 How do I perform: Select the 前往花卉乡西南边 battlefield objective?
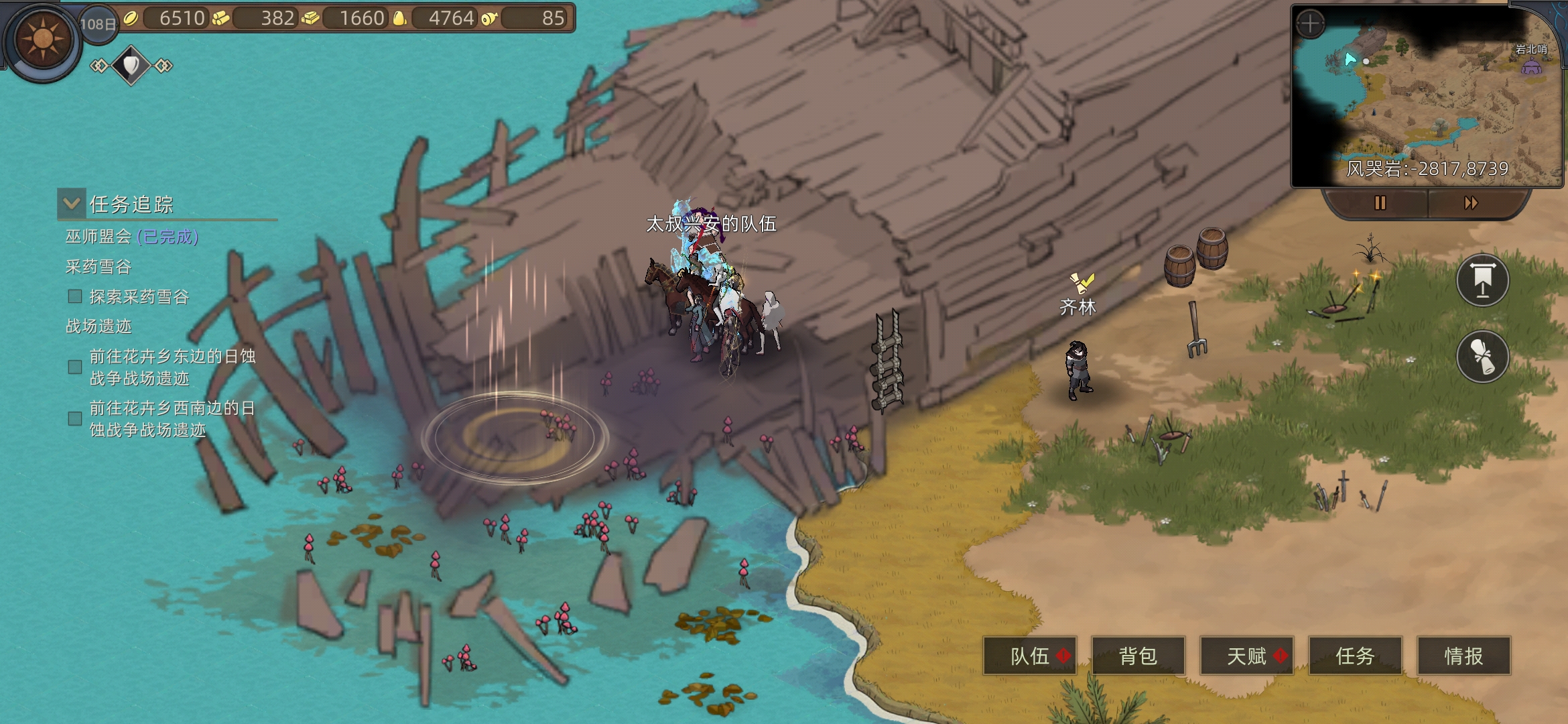click(x=172, y=419)
